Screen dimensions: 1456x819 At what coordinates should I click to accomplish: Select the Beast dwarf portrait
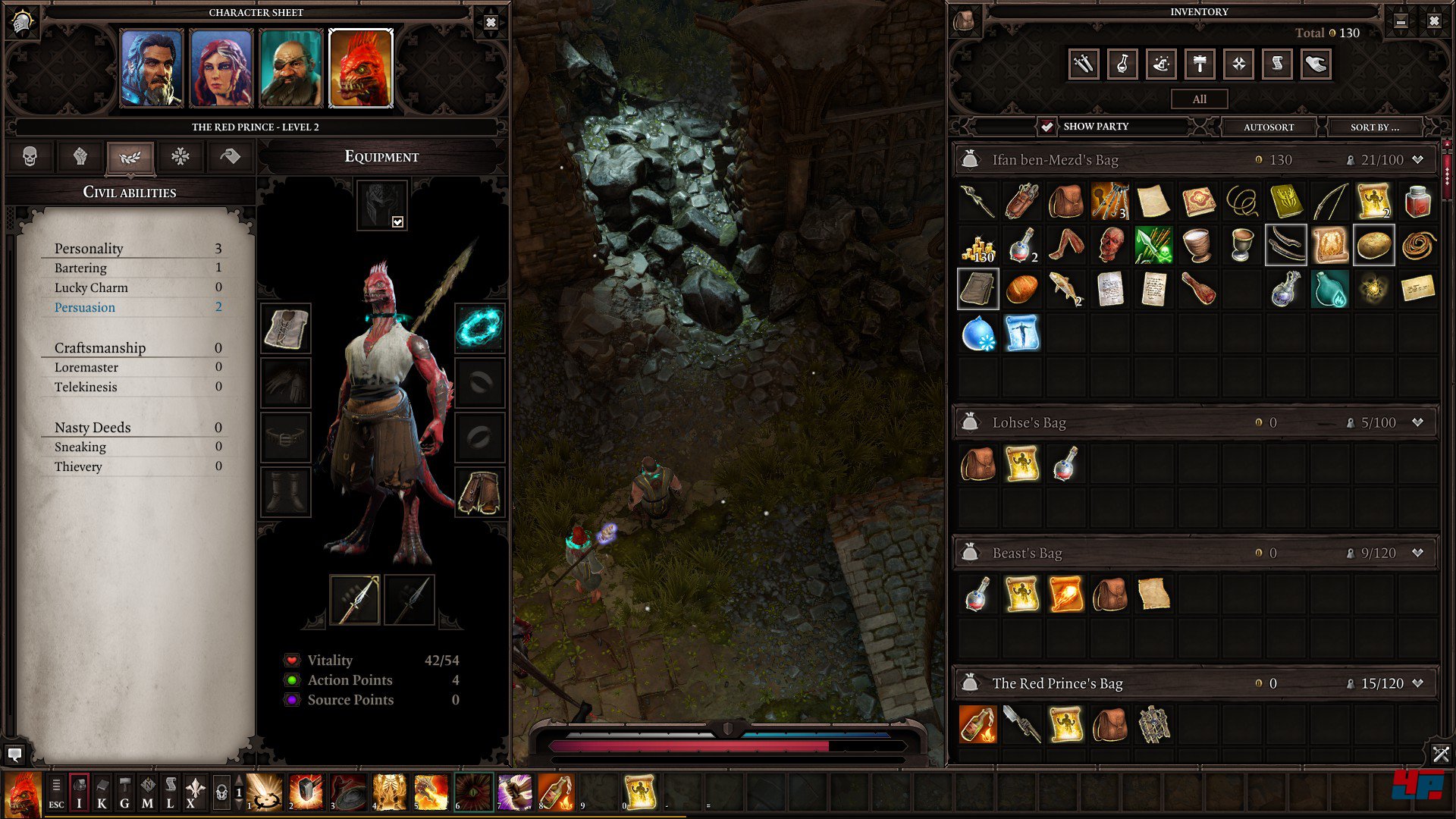(x=290, y=68)
